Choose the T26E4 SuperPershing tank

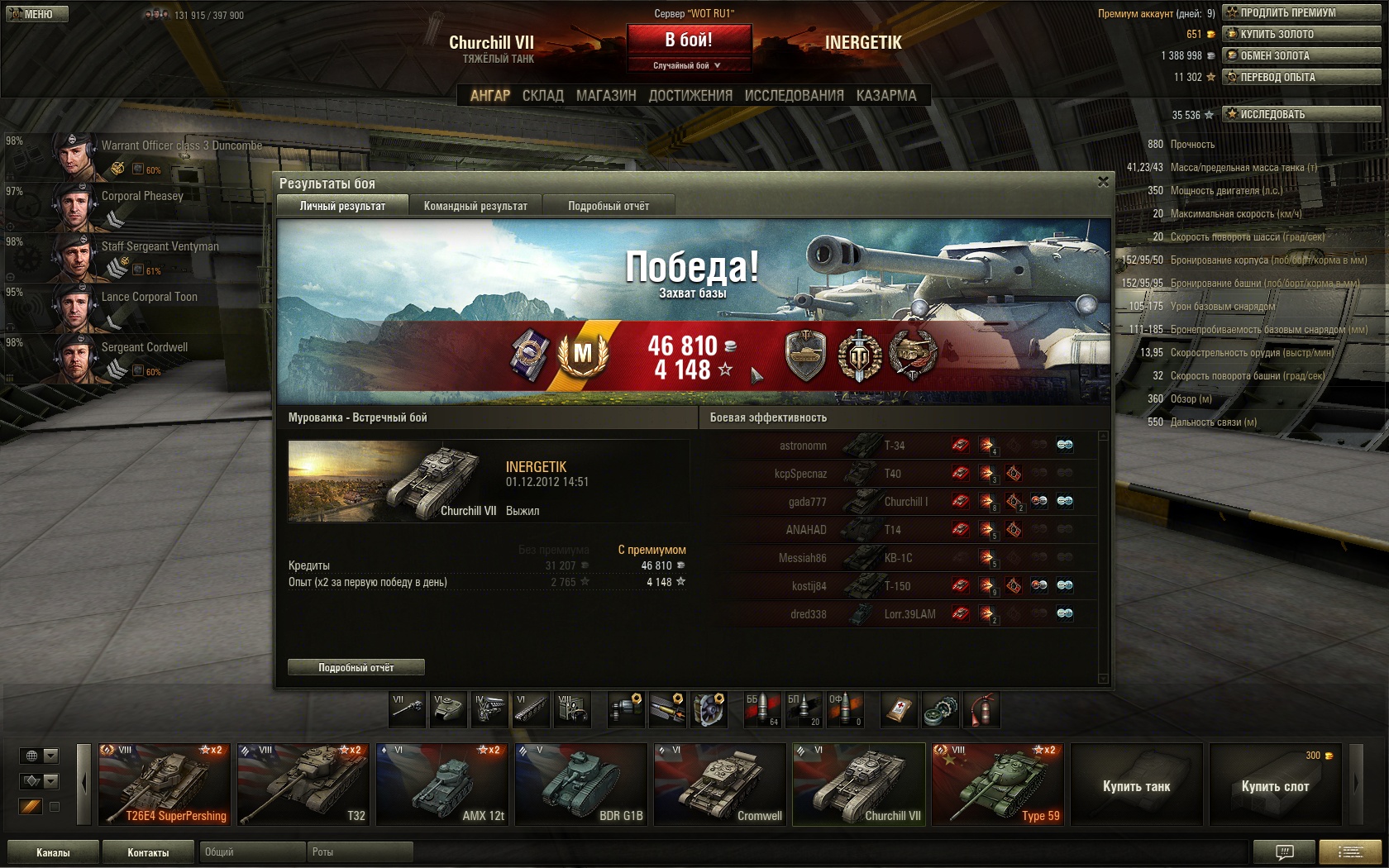pos(165,785)
